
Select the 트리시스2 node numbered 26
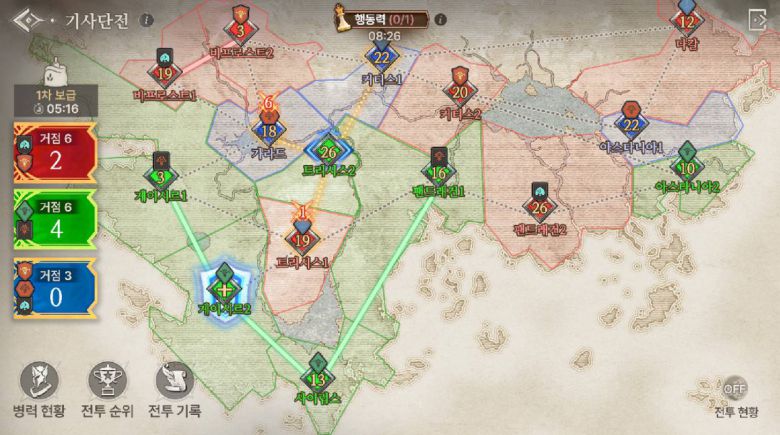click(329, 152)
